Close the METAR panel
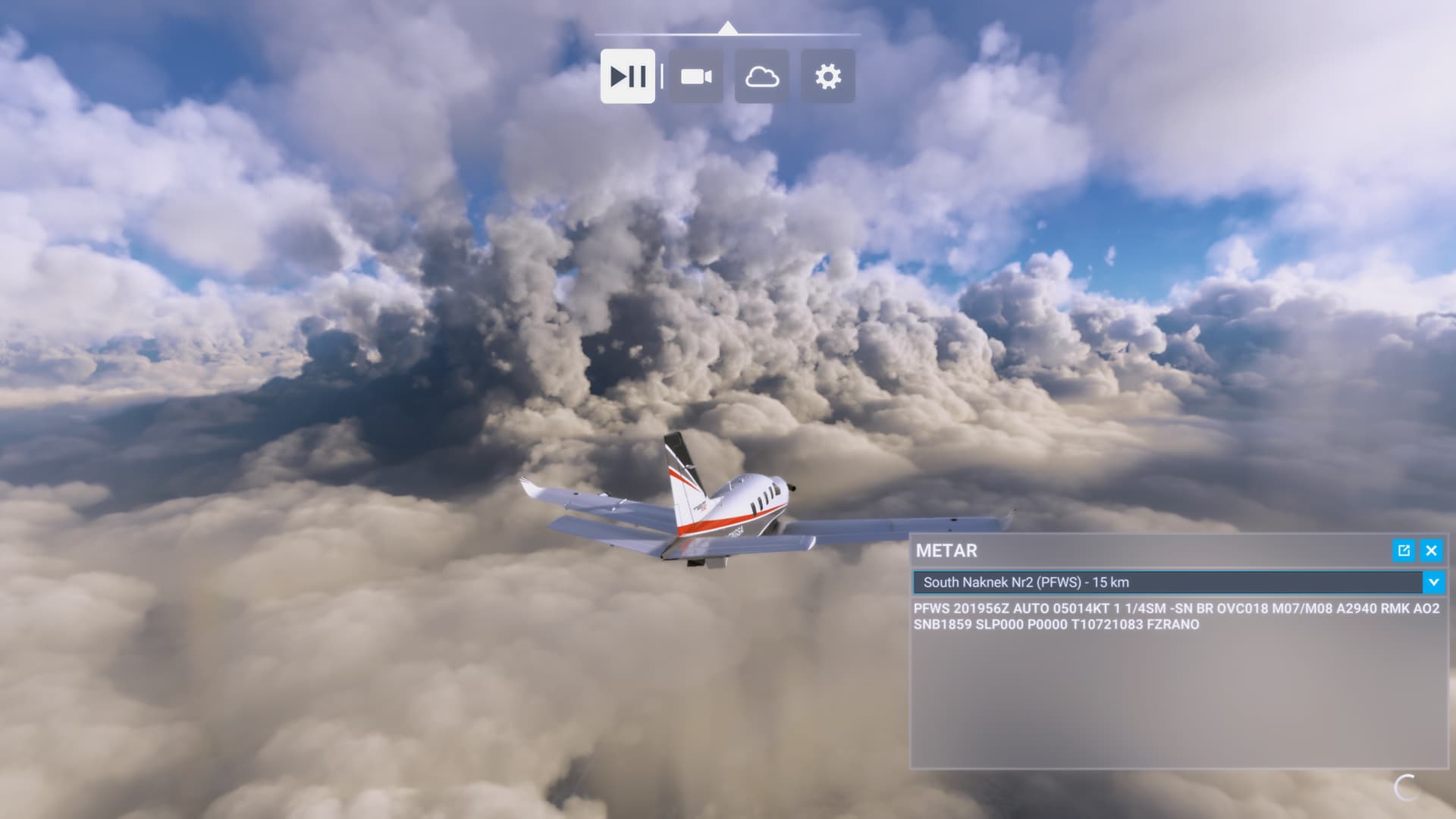Screen dimensions: 1456x819 (x=1431, y=551)
